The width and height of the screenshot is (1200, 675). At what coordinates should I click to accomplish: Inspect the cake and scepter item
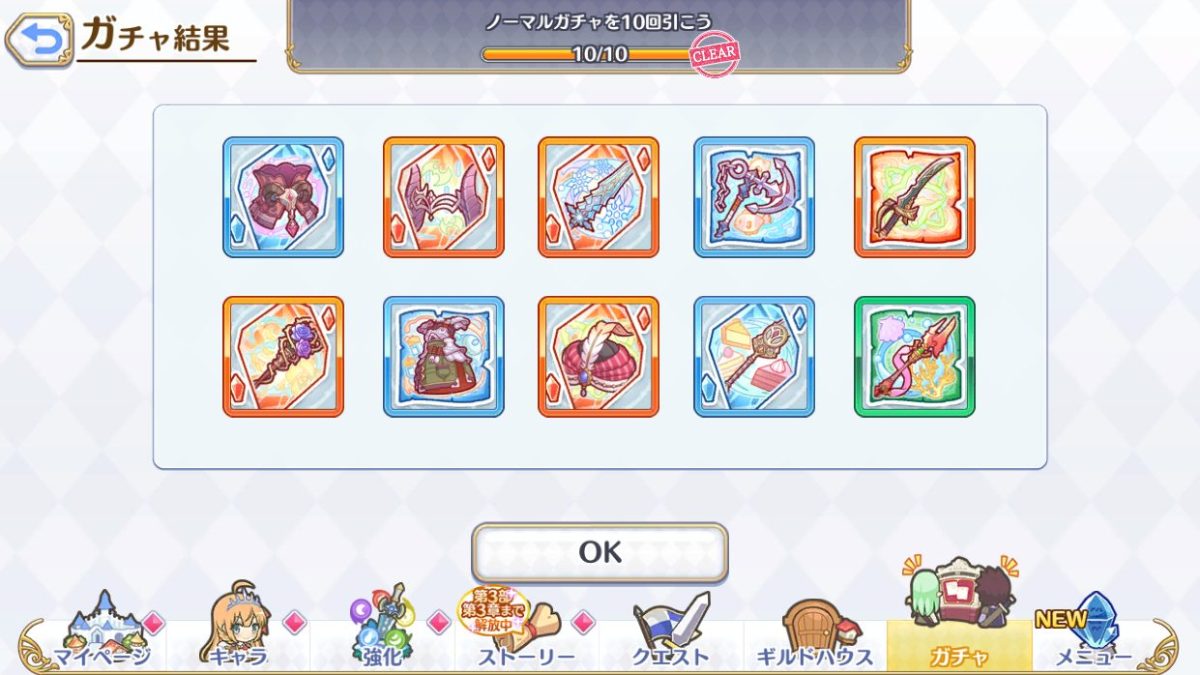point(754,356)
